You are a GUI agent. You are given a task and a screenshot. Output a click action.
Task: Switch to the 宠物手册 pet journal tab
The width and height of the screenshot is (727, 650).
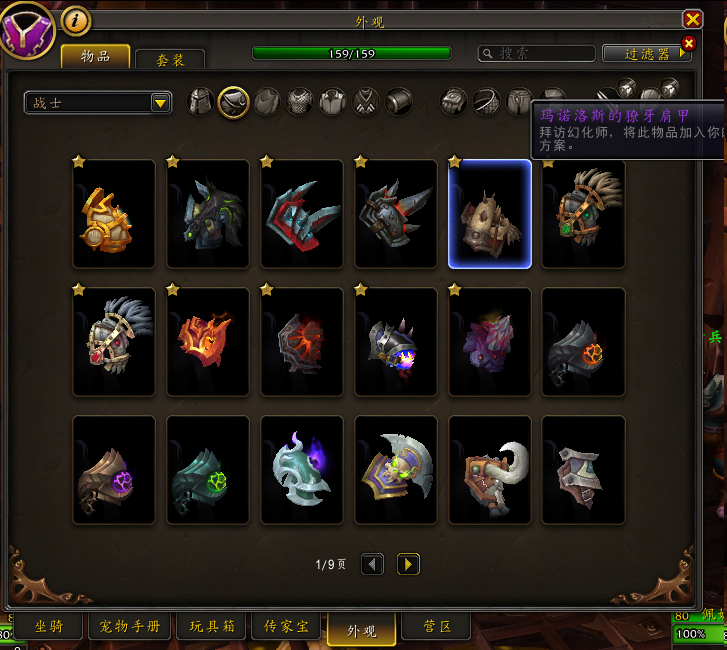pyautogui.click(x=130, y=627)
